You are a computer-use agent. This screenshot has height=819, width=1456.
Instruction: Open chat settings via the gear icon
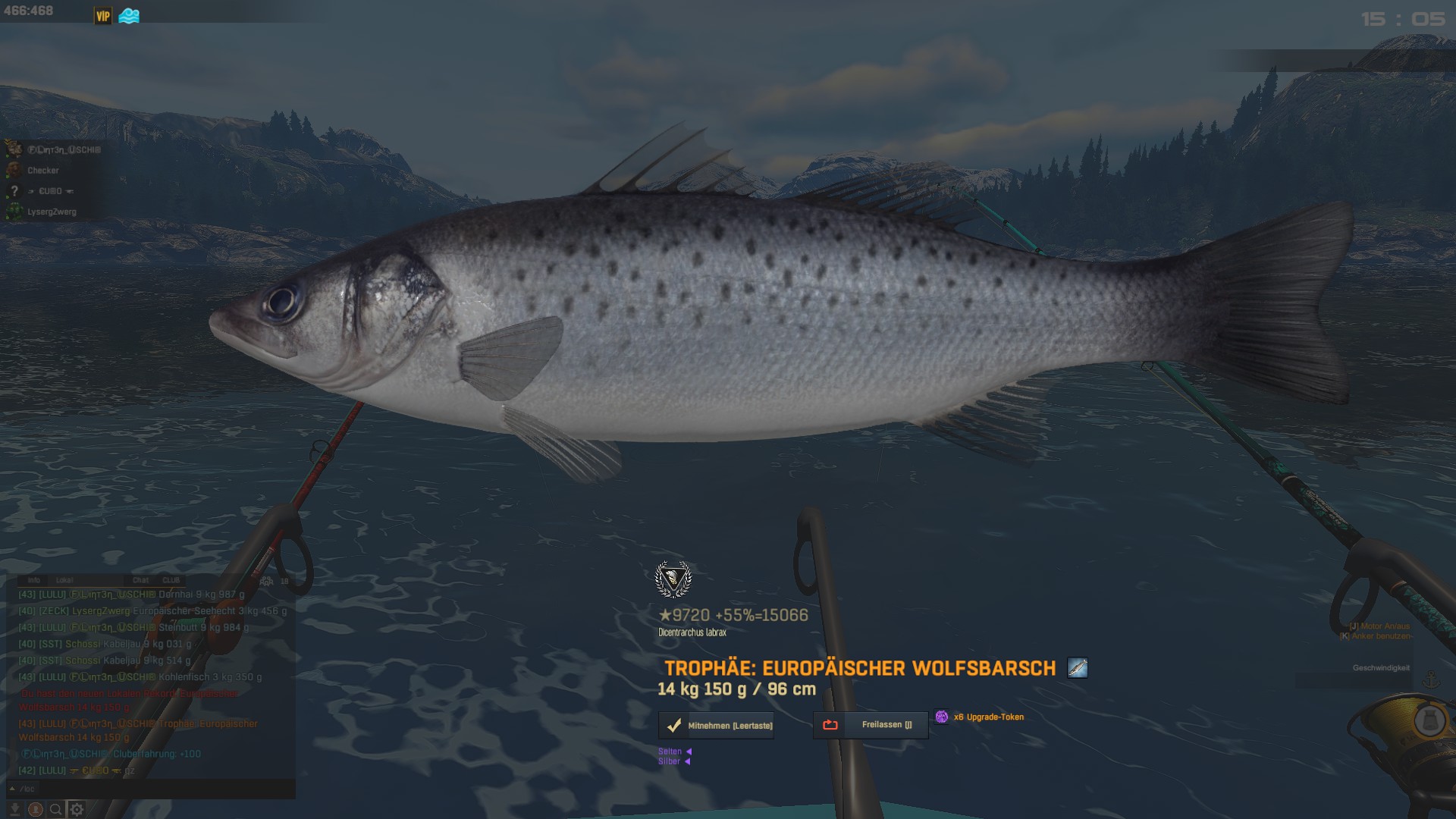(x=77, y=809)
